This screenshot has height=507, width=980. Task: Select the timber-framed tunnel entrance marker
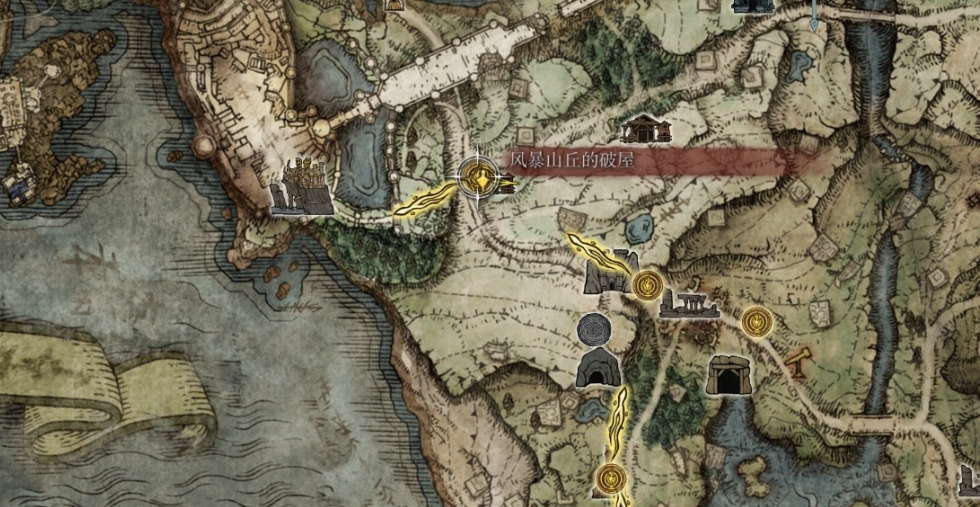coord(727,375)
